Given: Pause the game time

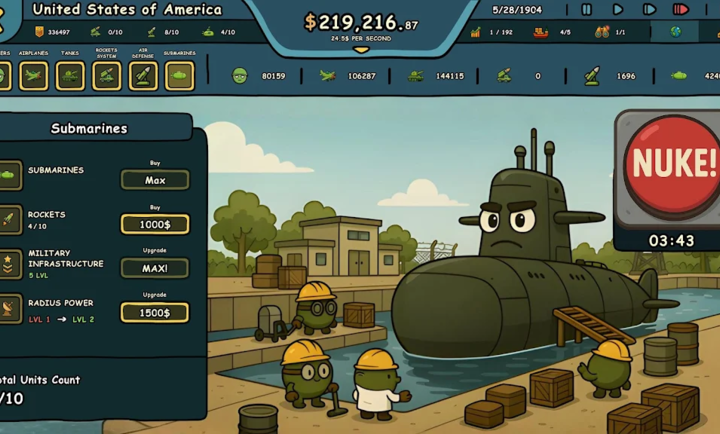Looking at the screenshot, I should [586, 10].
